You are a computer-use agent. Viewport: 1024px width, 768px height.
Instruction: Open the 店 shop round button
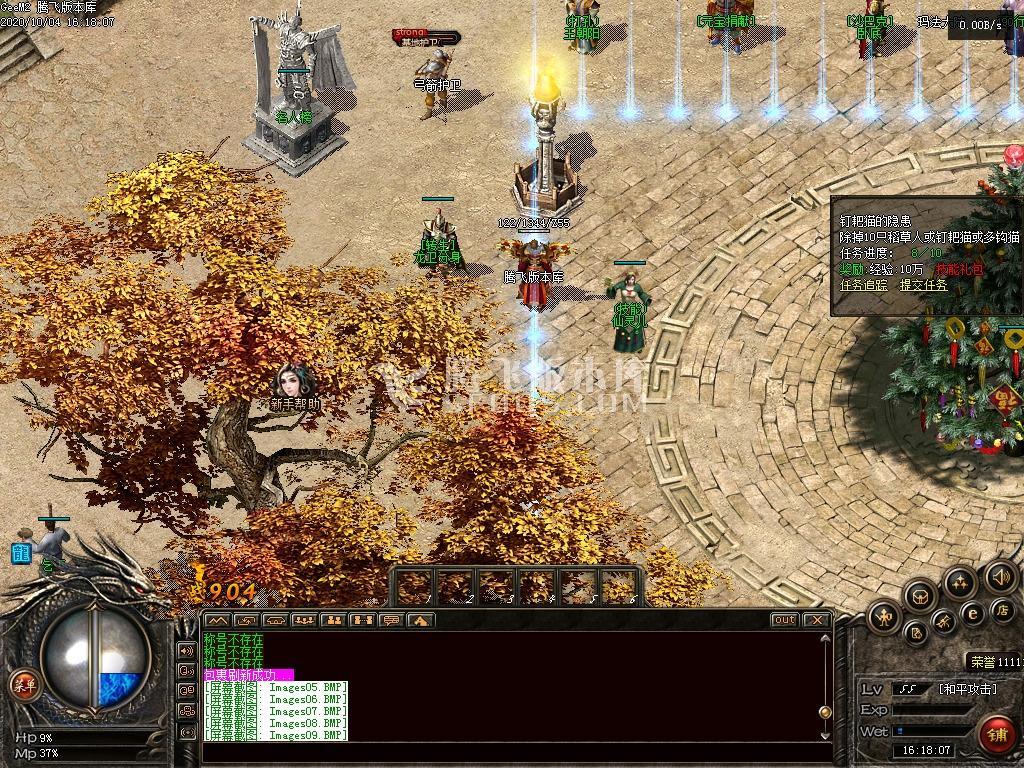(x=1001, y=609)
